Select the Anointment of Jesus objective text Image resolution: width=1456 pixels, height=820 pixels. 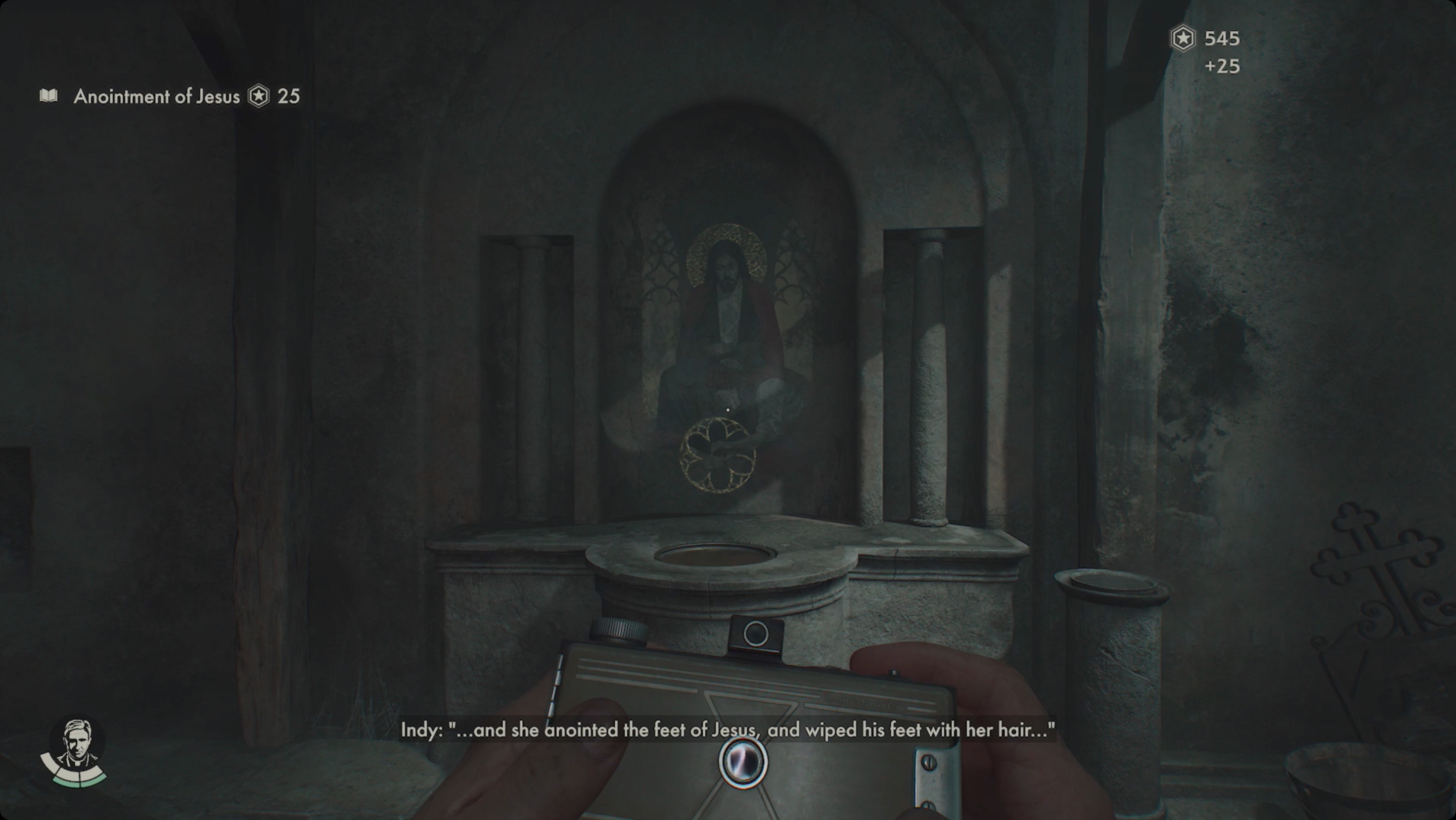(154, 97)
